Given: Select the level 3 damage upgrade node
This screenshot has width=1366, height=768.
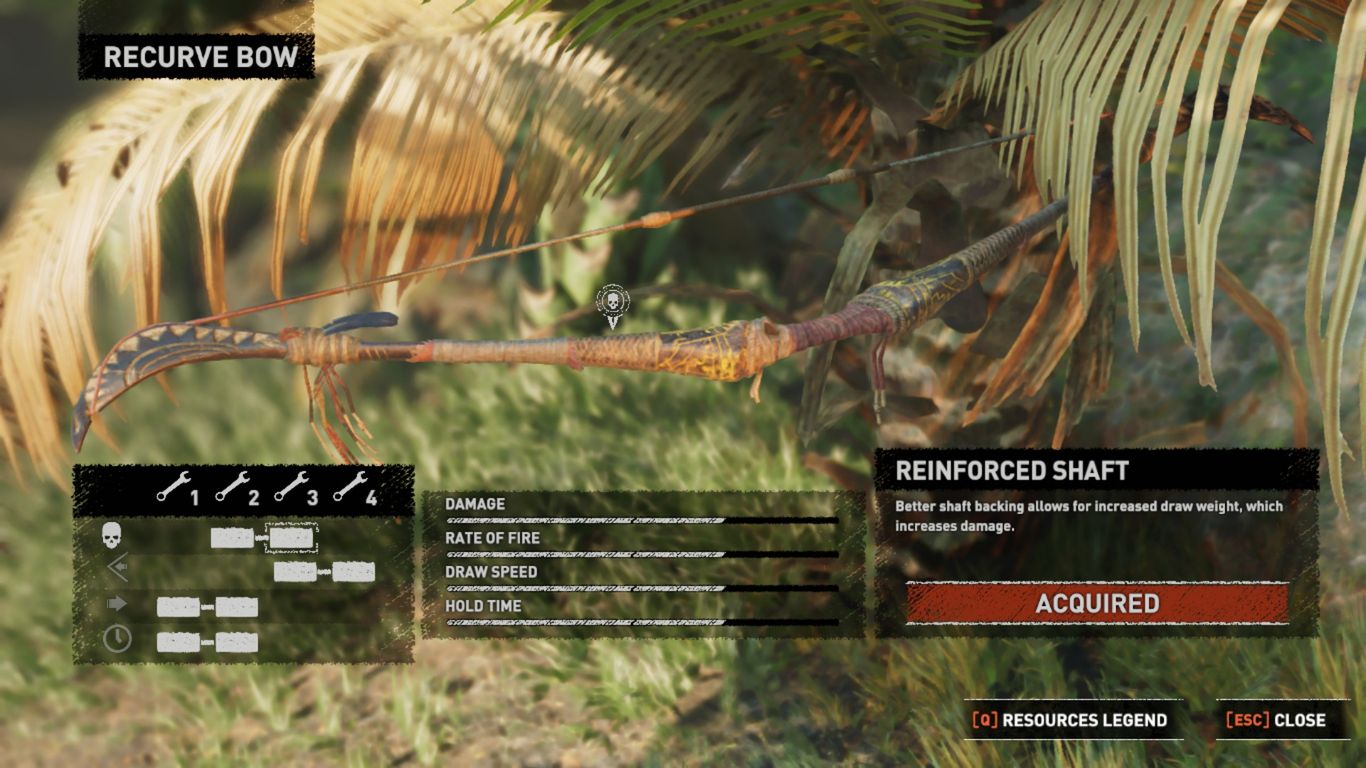Looking at the screenshot, I should tap(292, 538).
